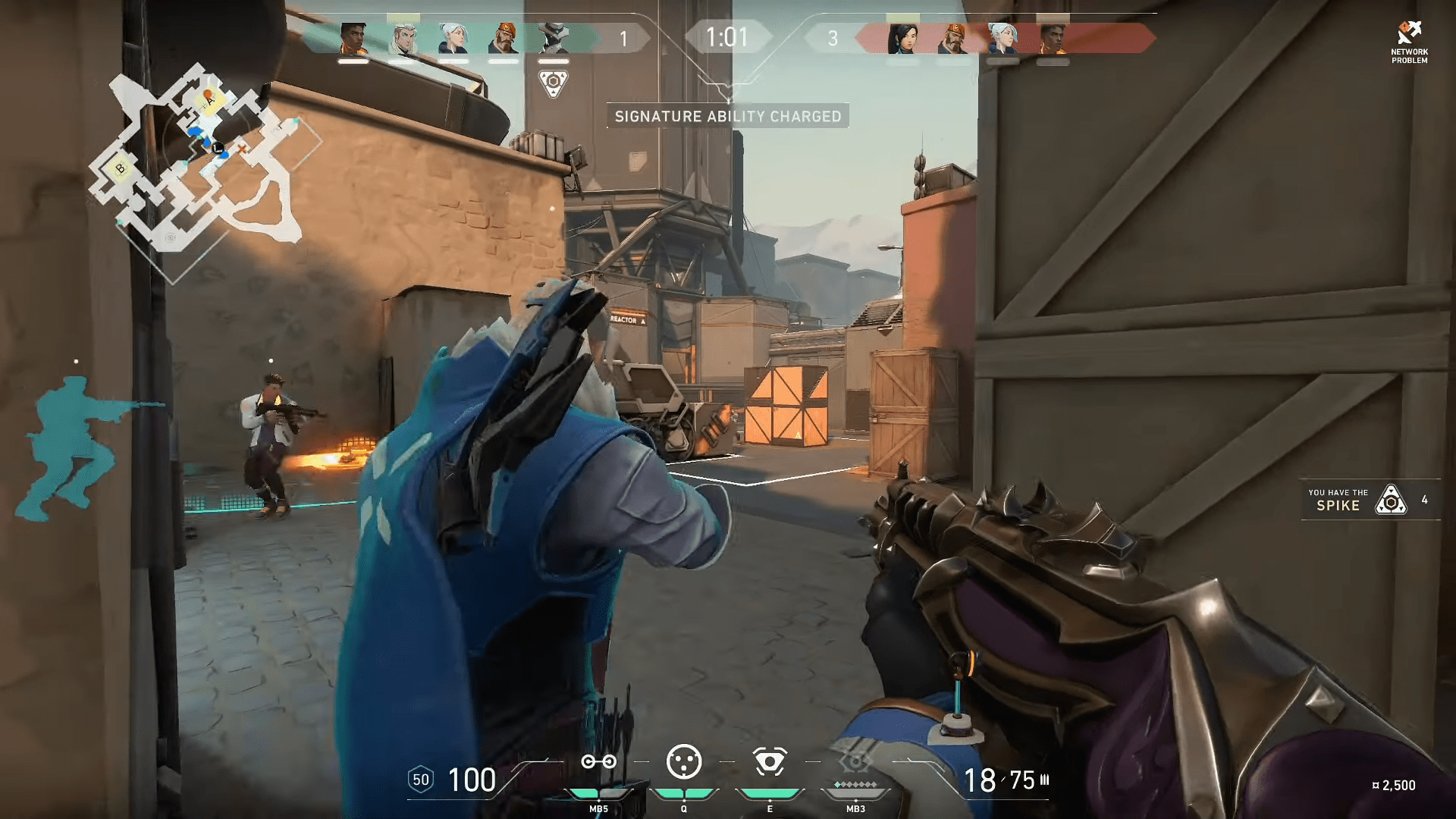Choose ally Sova's portrait in the team bar
Image resolution: width=1456 pixels, height=819 pixels.
pos(403,38)
